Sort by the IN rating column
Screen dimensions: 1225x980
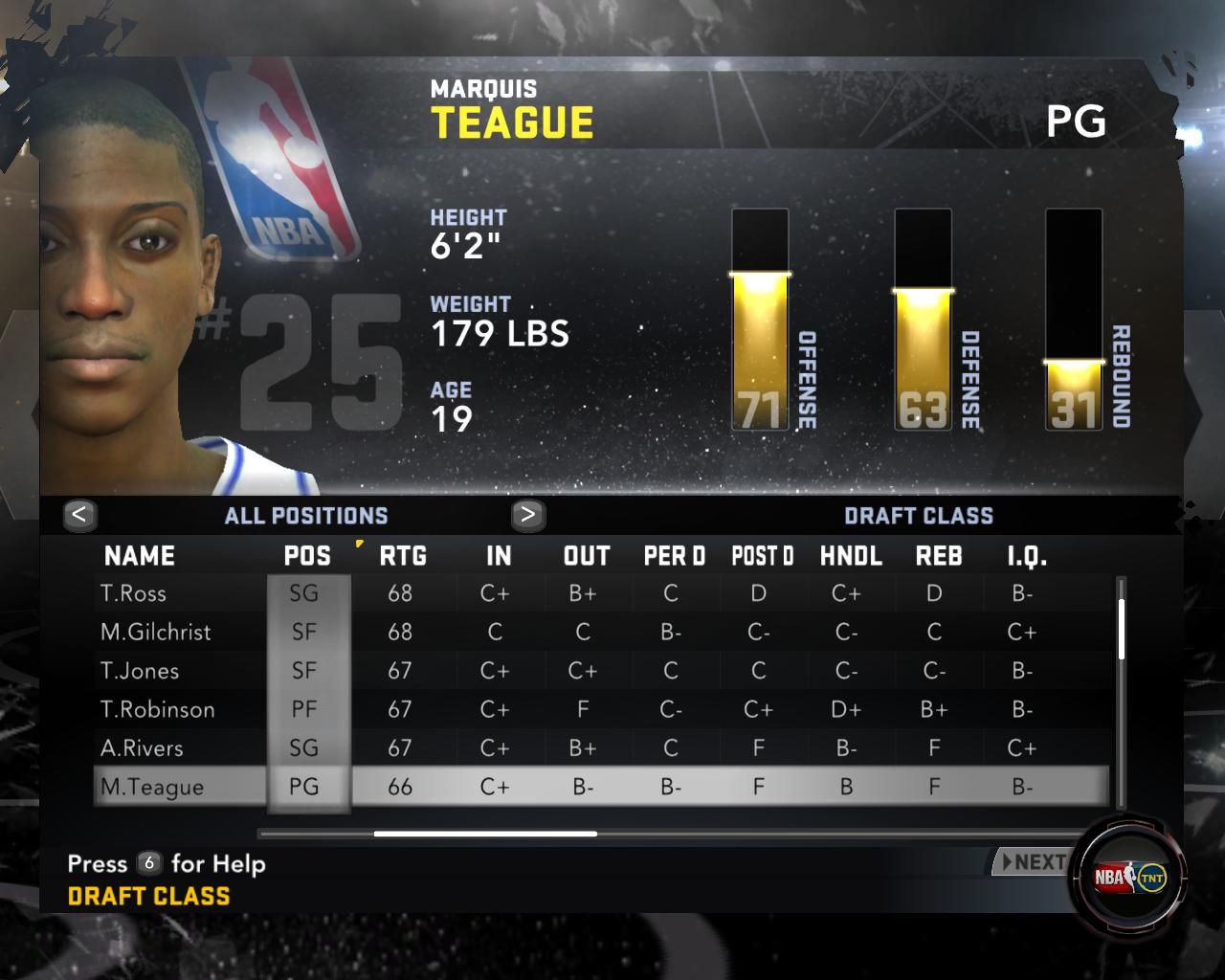[x=498, y=556]
